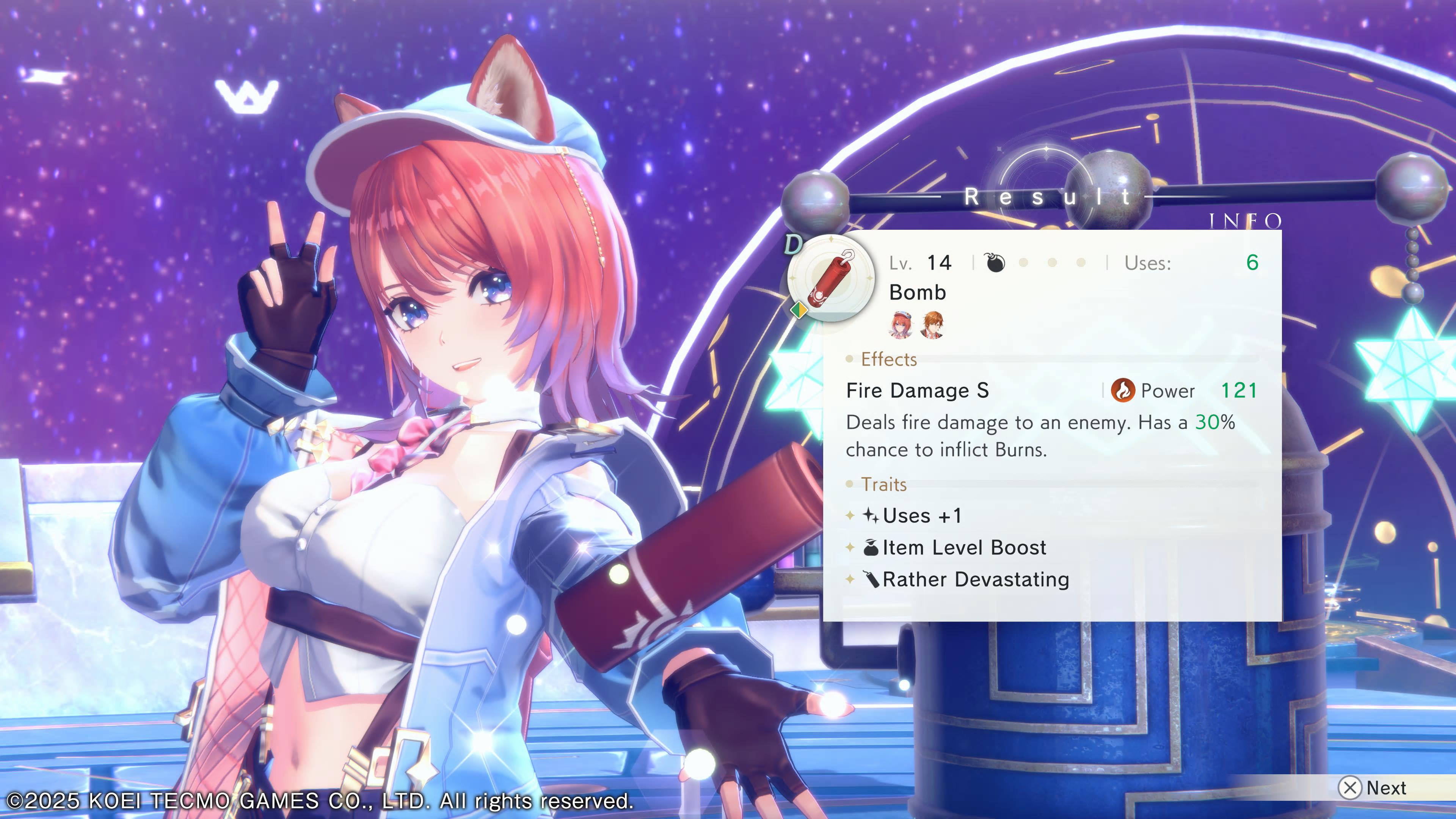Select the Bomb item icon
Screen dimensions: 1456x819
click(x=830, y=278)
